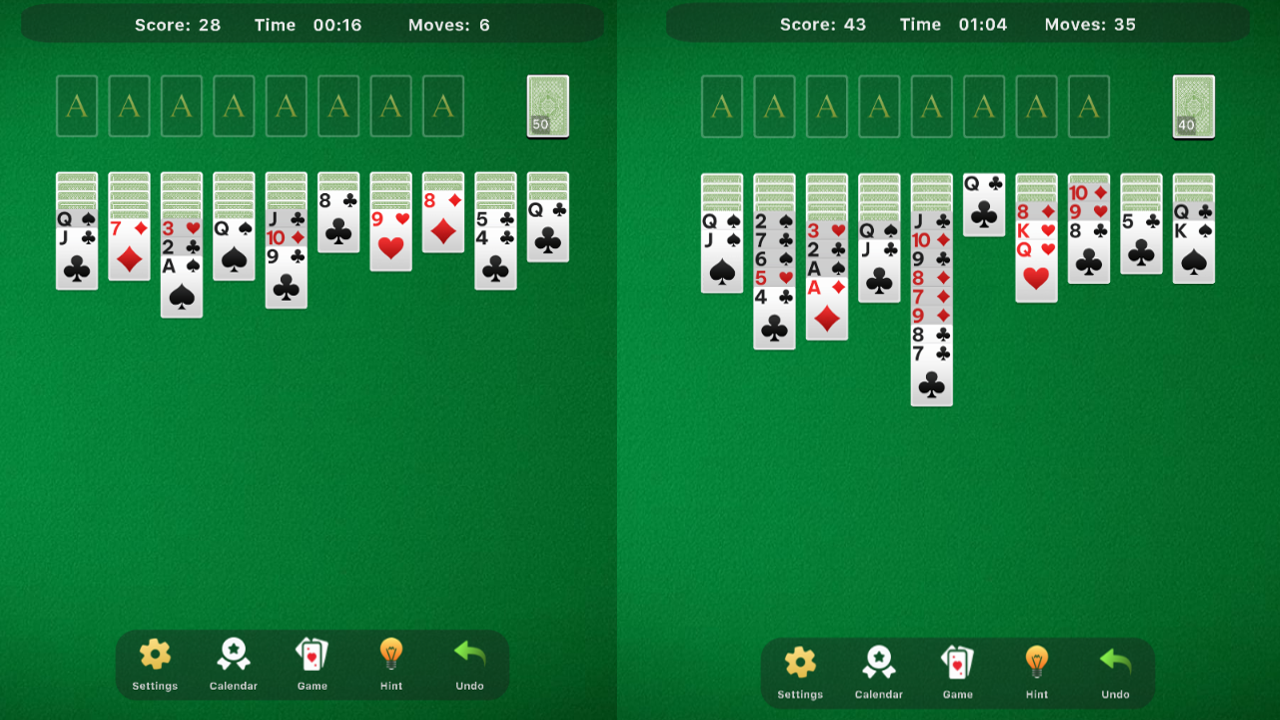Click the leftmost empty foundation slot on the left board
The image size is (1280, 720).
pos(76,105)
